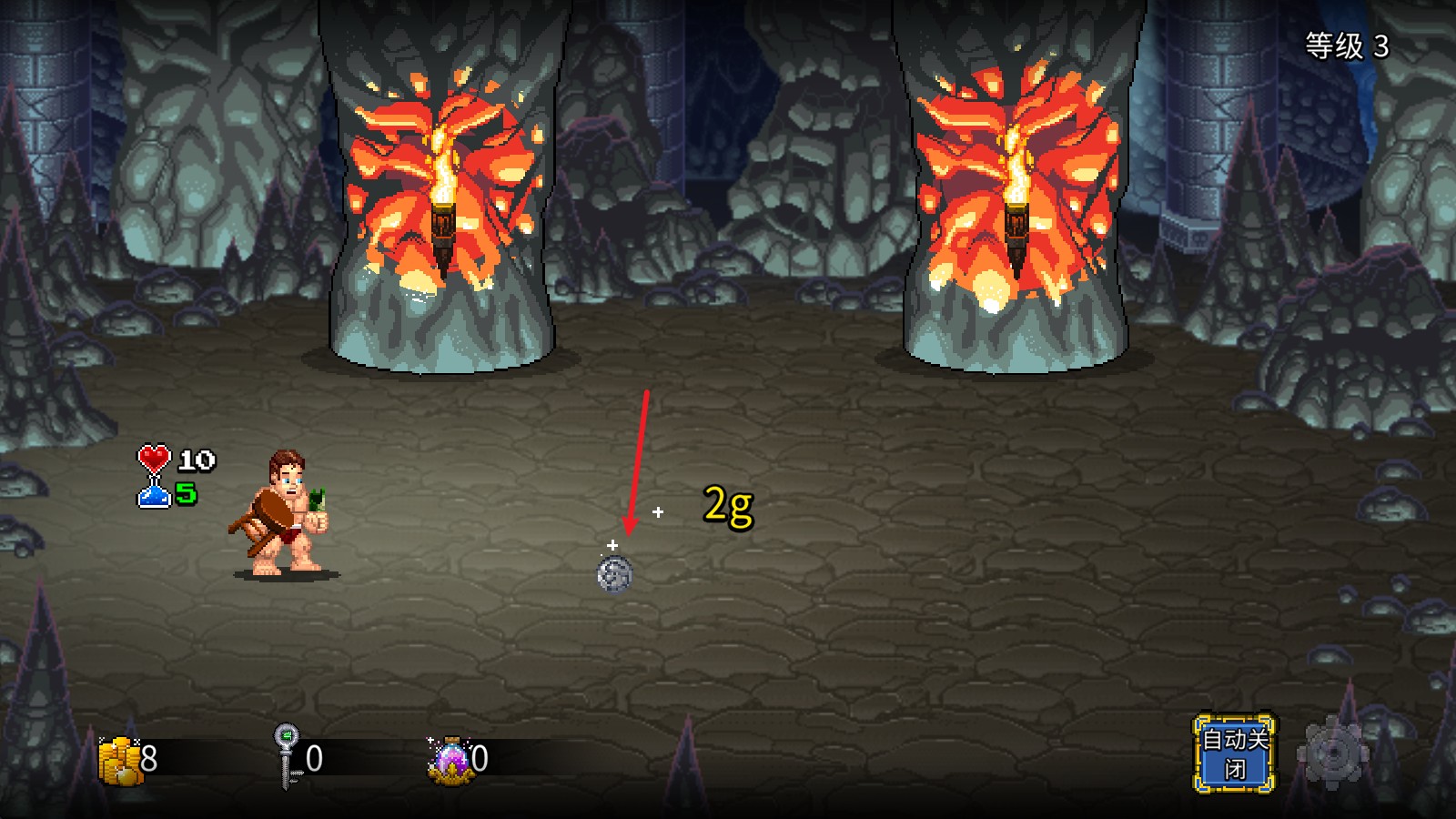
Task: Open settings with the gear icon
Action: (x=1332, y=753)
